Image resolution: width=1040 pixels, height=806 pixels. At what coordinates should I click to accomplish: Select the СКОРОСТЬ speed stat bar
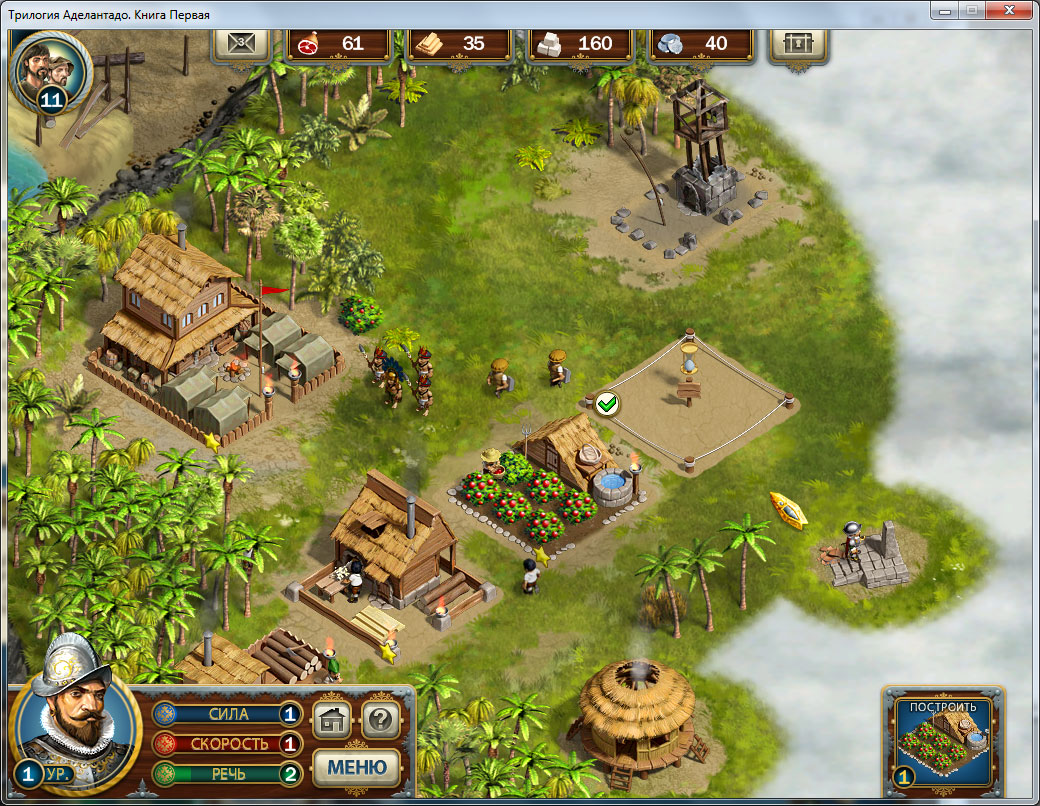(227, 744)
